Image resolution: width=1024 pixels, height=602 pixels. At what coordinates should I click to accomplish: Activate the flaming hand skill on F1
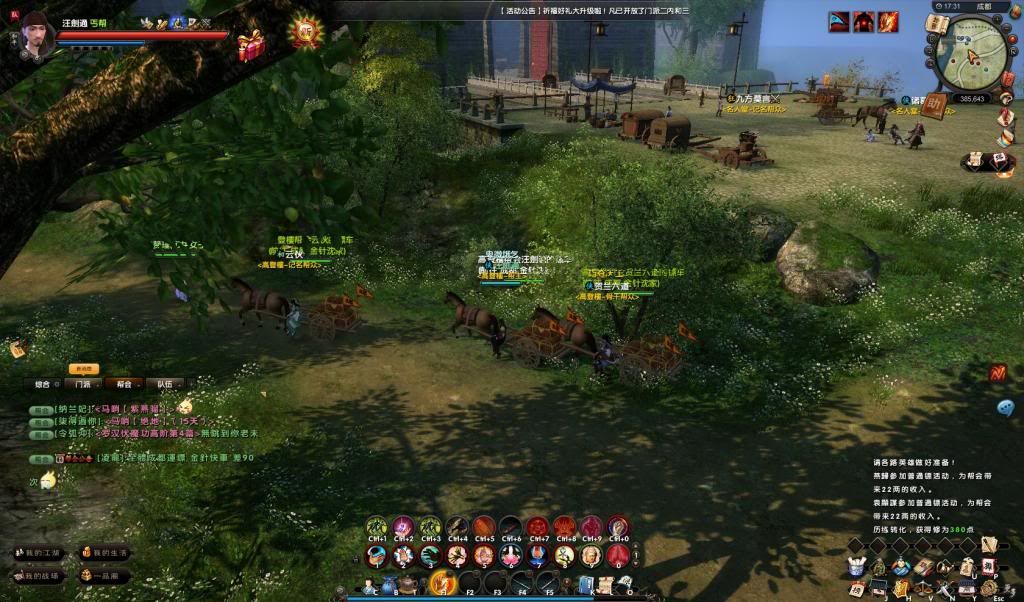click(441, 581)
